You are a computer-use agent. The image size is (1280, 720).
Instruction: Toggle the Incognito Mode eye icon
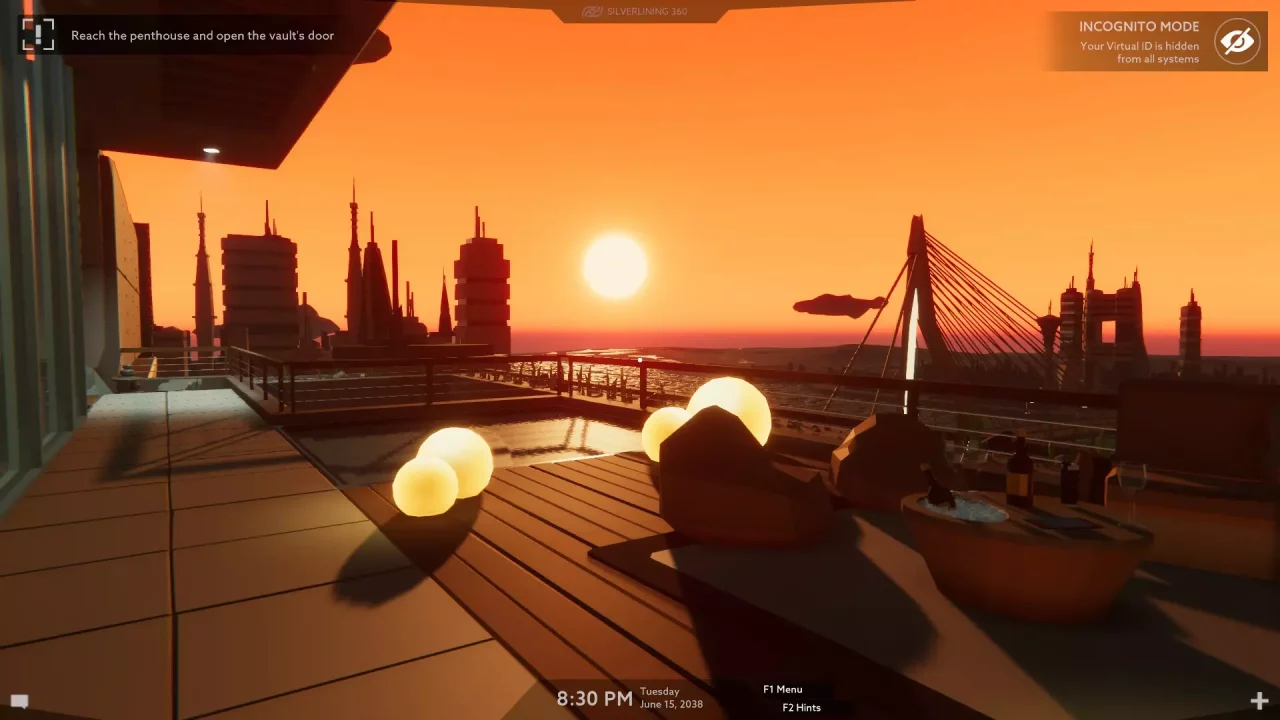pos(1237,42)
